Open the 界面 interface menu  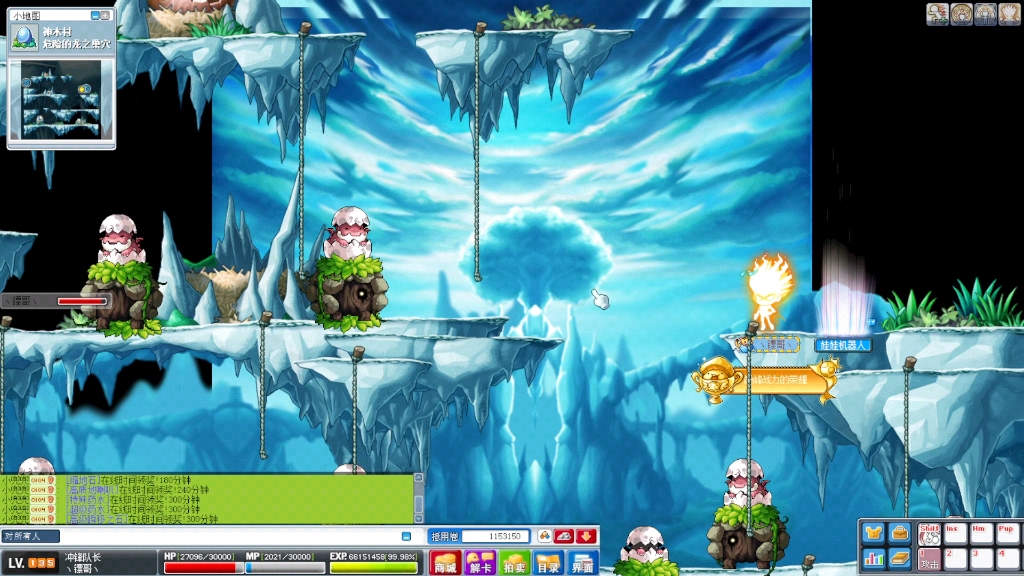[x=583, y=563]
